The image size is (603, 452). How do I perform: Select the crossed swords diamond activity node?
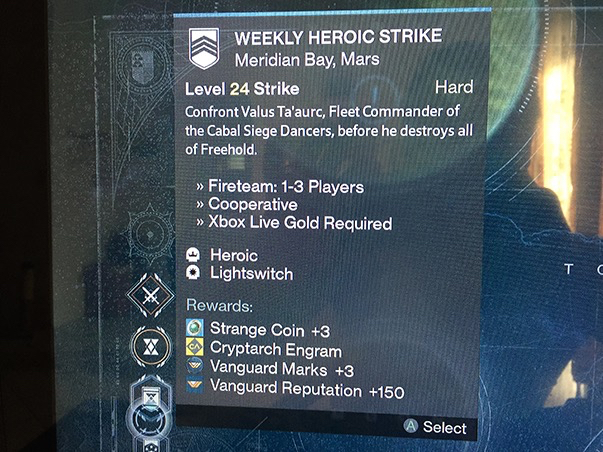click(x=152, y=297)
